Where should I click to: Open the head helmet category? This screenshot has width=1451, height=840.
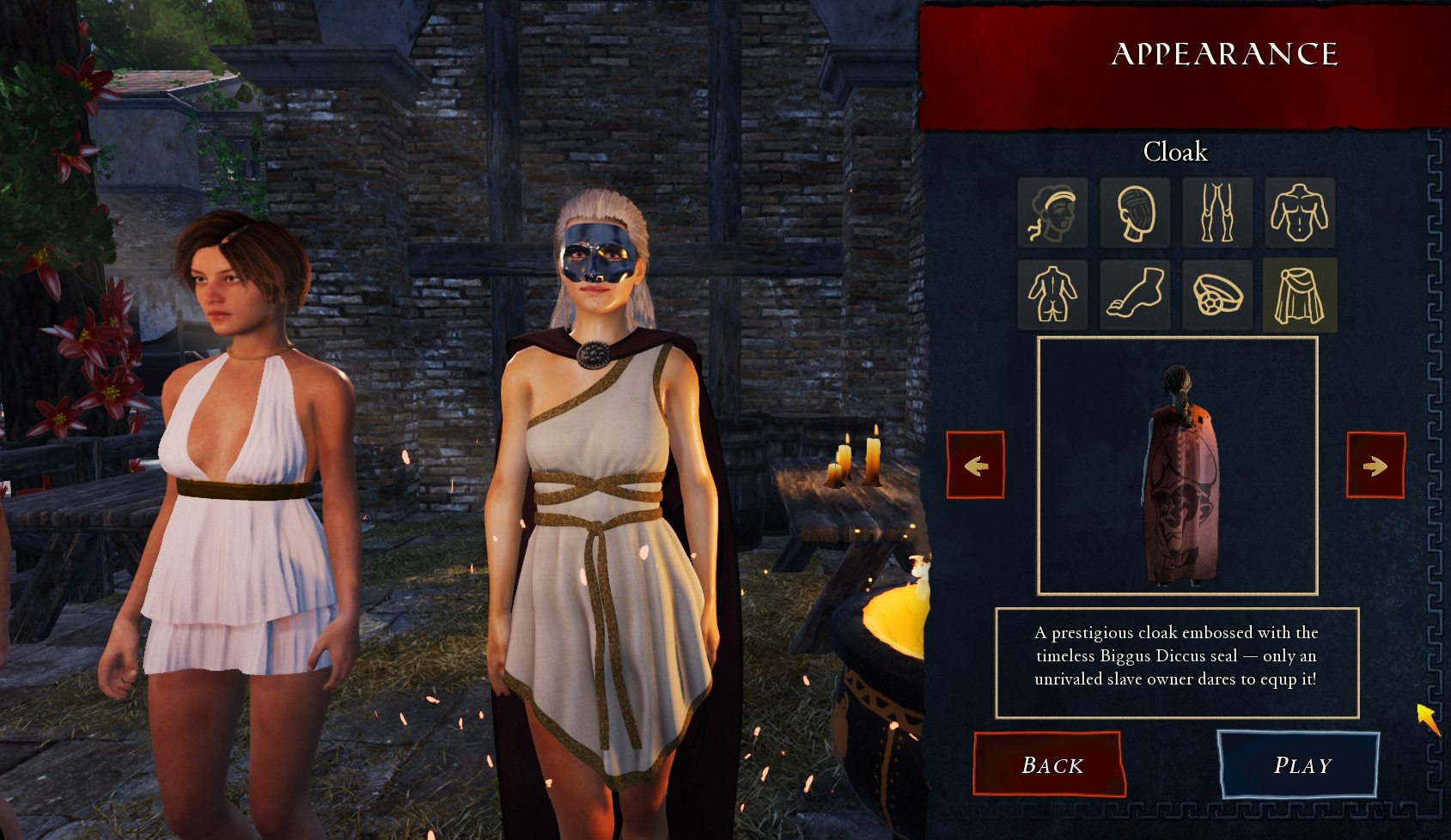[1135, 212]
